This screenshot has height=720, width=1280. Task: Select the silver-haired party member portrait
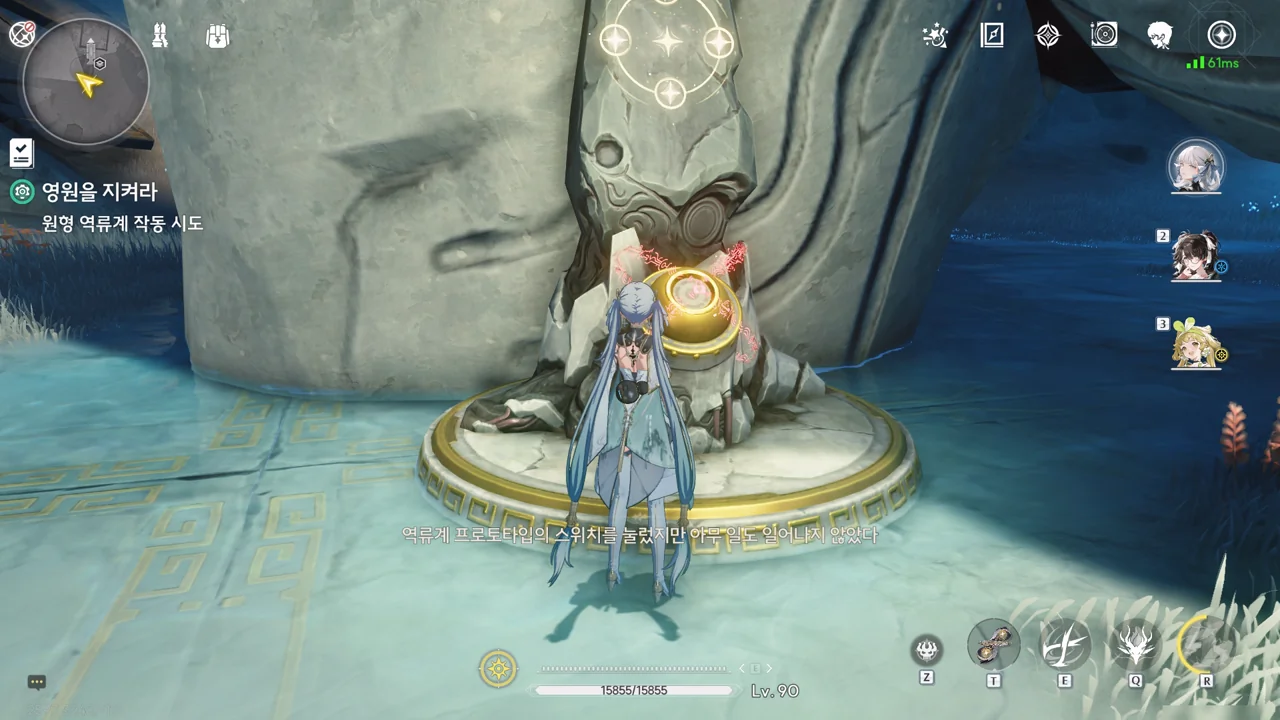tap(1196, 167)
